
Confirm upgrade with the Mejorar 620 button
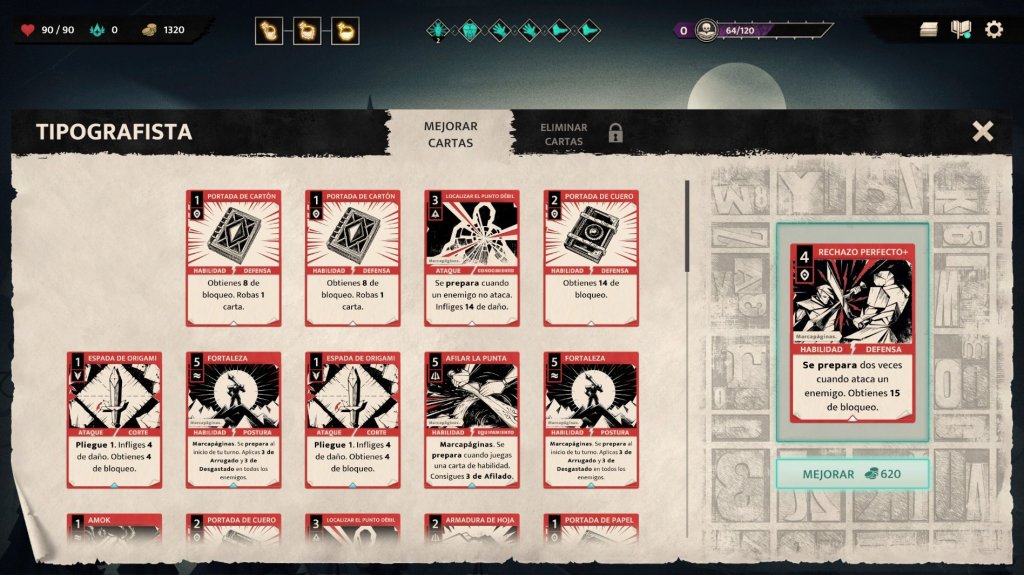[852, 474]
